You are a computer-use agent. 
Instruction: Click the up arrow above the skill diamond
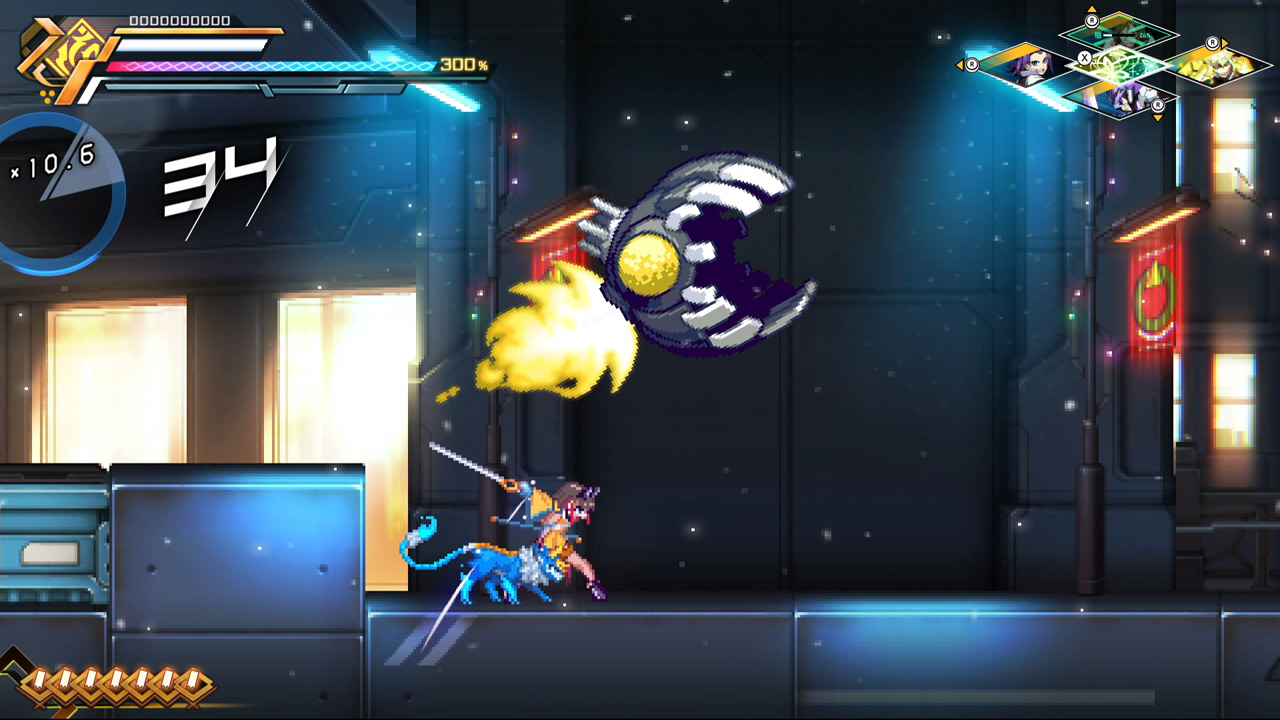(1092, 9)
